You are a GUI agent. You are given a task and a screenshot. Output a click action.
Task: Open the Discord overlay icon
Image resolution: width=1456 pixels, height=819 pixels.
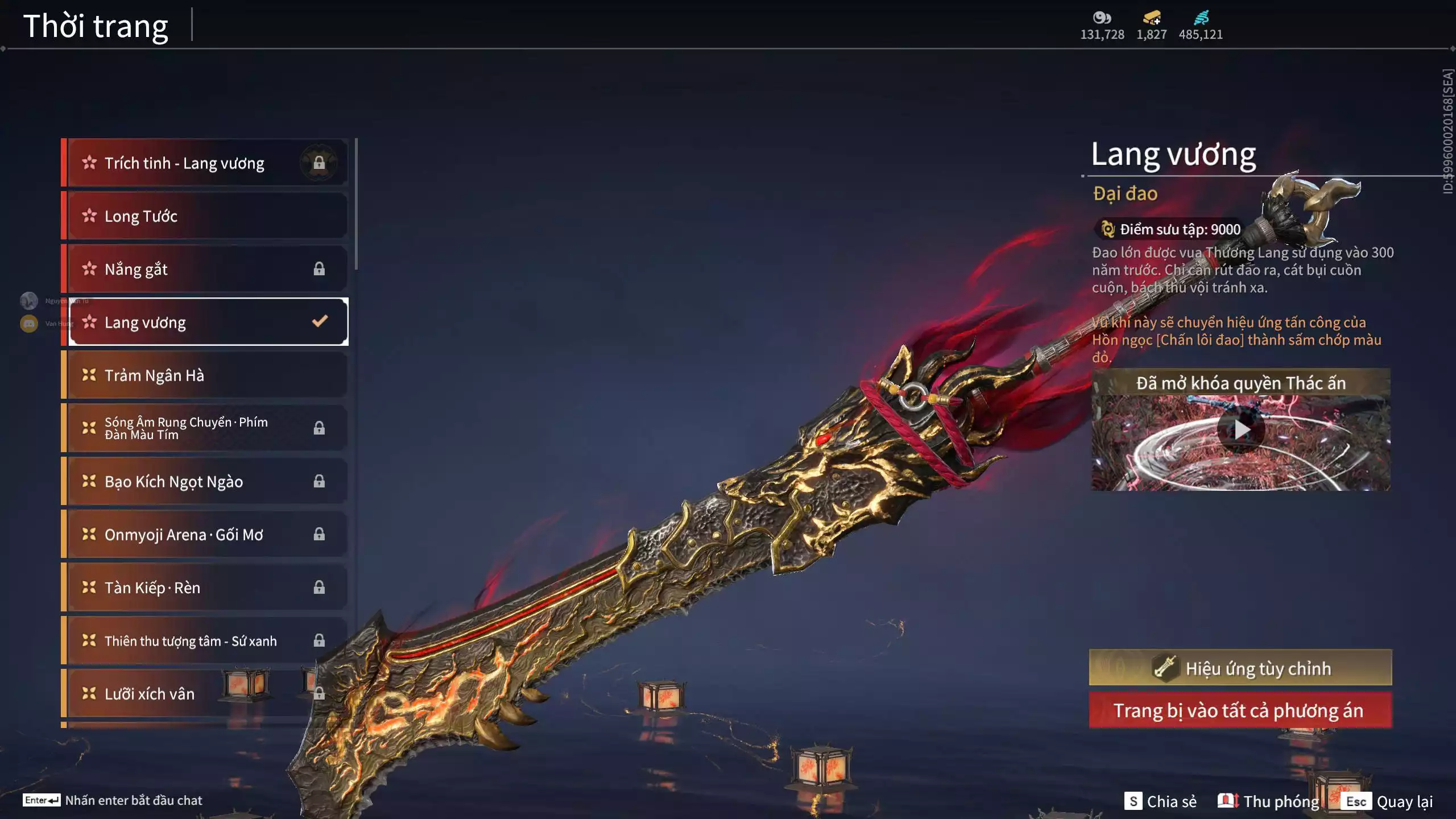tap(29, 324)
